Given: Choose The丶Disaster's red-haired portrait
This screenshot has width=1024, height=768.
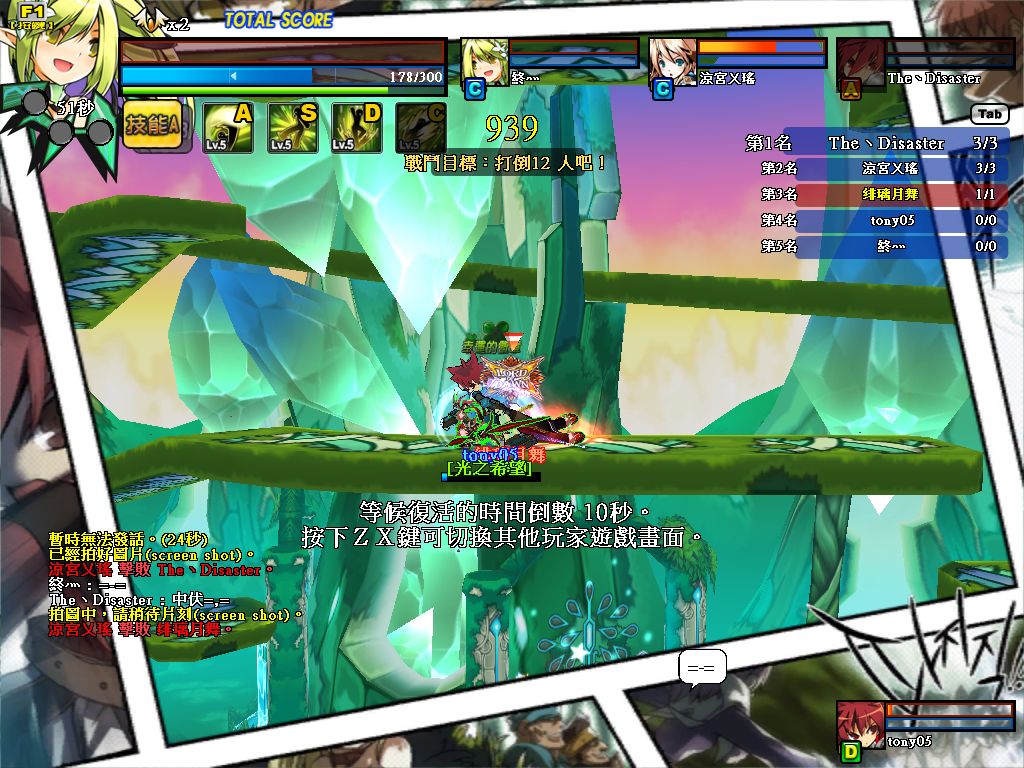Looking at the screenshot, I should point(858,63).
